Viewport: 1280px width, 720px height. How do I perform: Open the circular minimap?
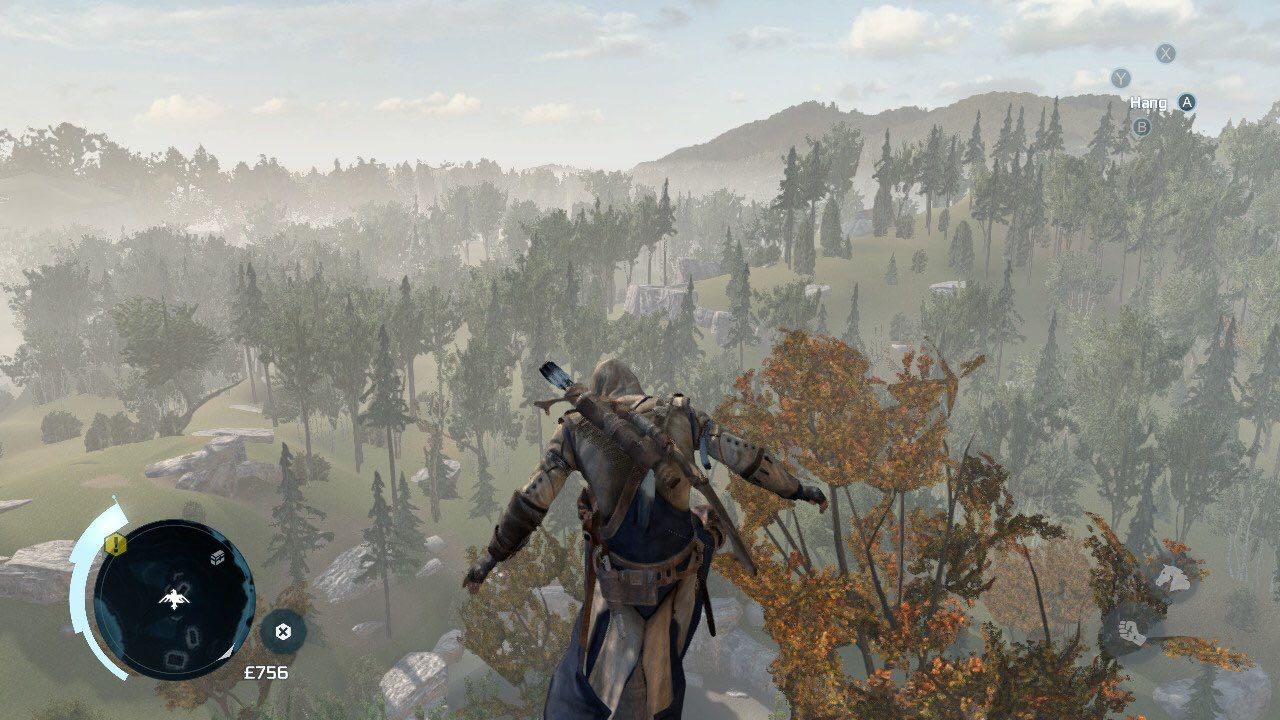point(173,600)
